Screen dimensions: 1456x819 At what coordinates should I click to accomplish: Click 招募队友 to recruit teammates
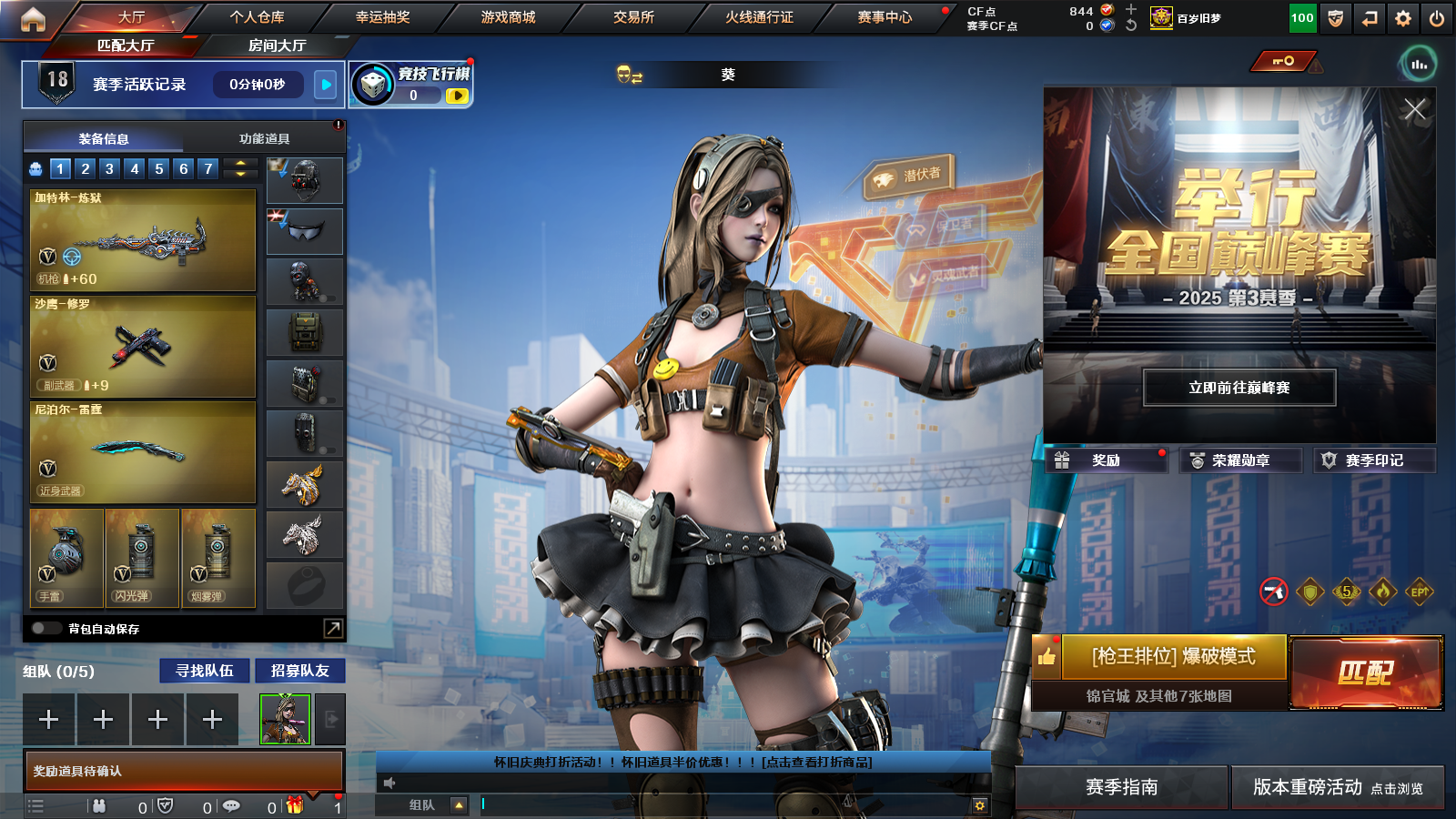click(x=299, y=671)
